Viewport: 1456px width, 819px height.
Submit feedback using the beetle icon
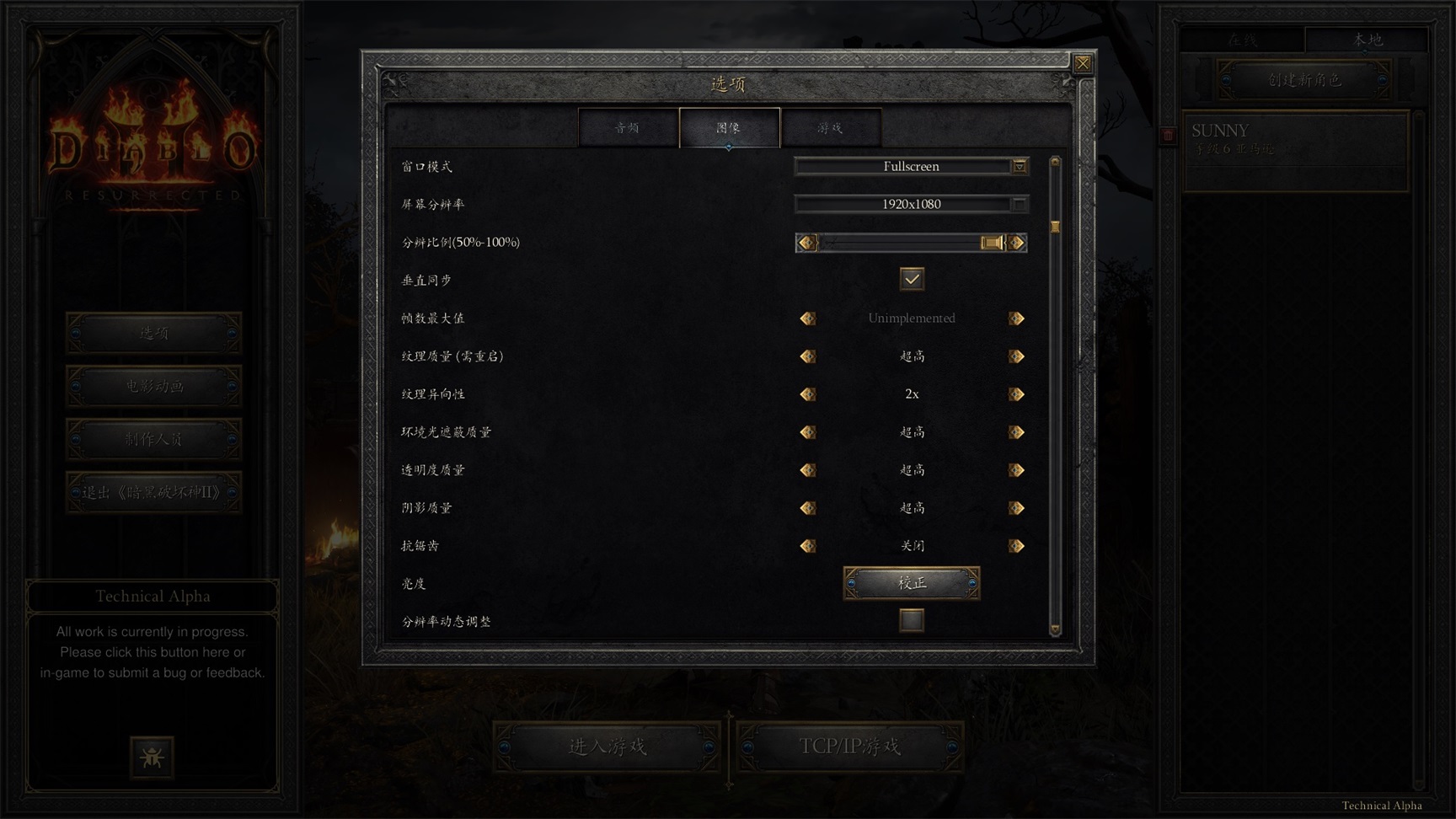pyautogui.click(x=153, y=757)
